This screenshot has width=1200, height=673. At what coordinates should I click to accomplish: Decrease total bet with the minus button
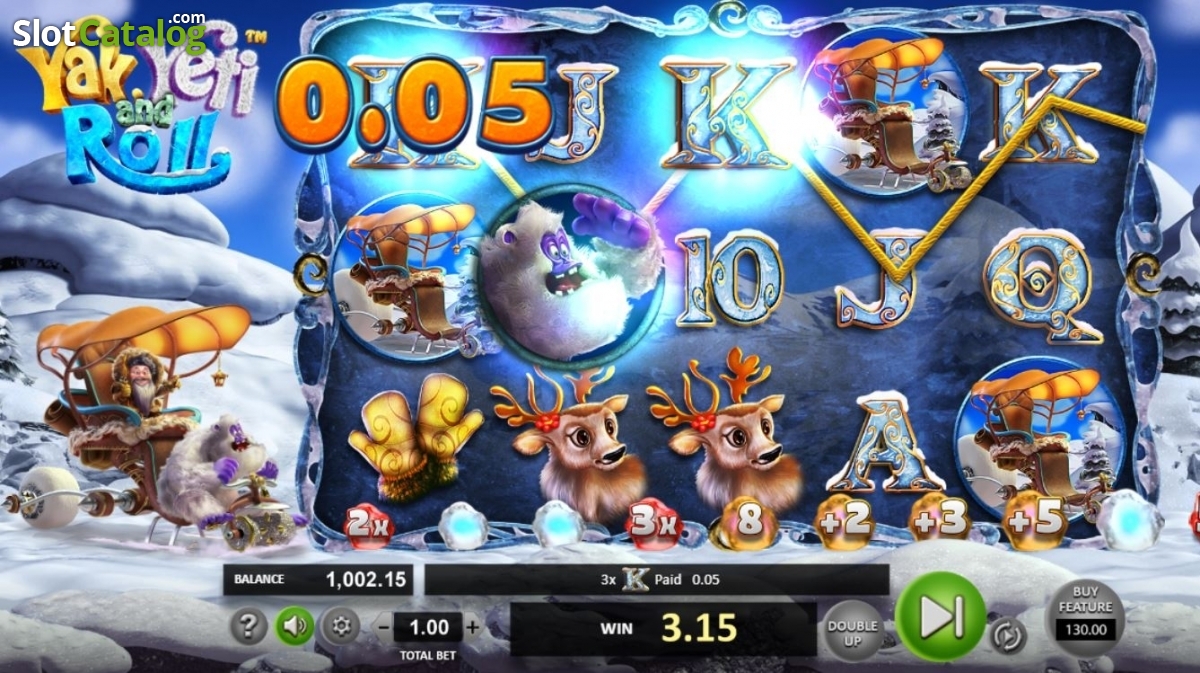pyautogui.click(x=385, y=628)
